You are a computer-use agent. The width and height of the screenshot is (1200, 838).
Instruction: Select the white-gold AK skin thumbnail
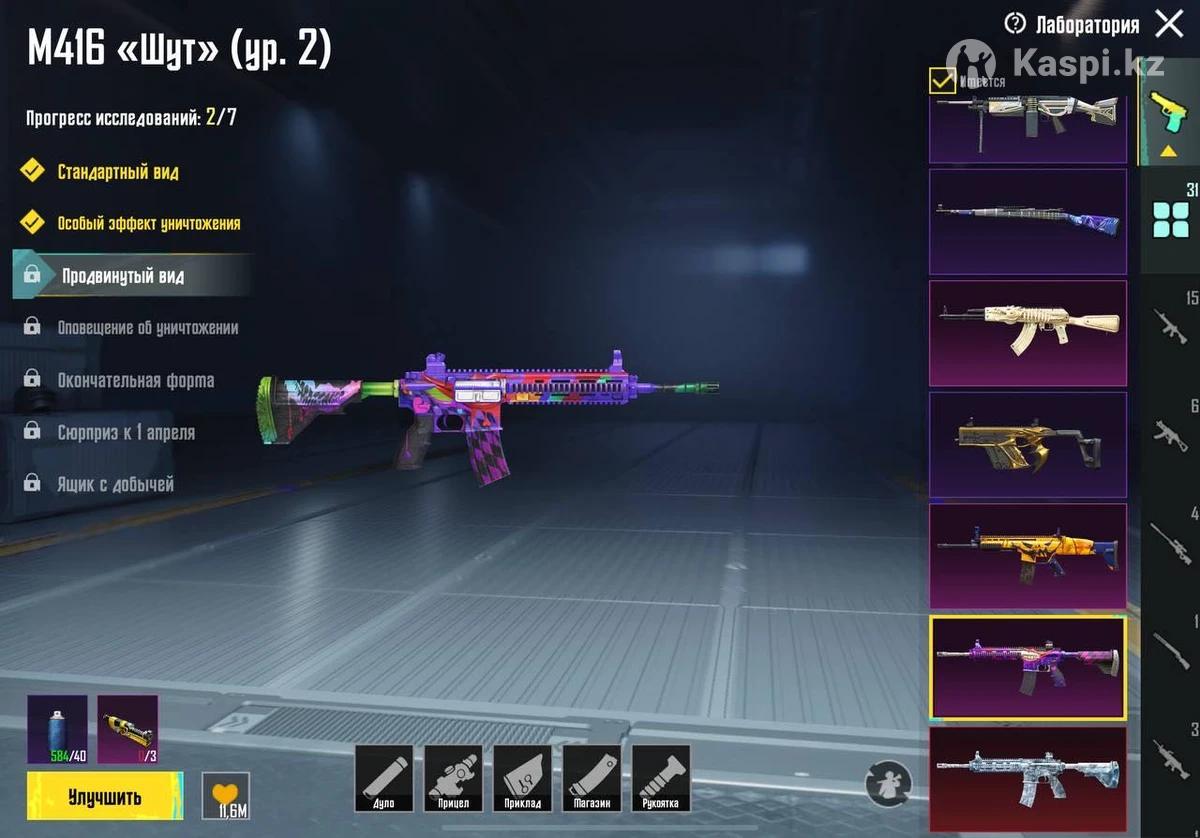click(x=1028, y=333)
